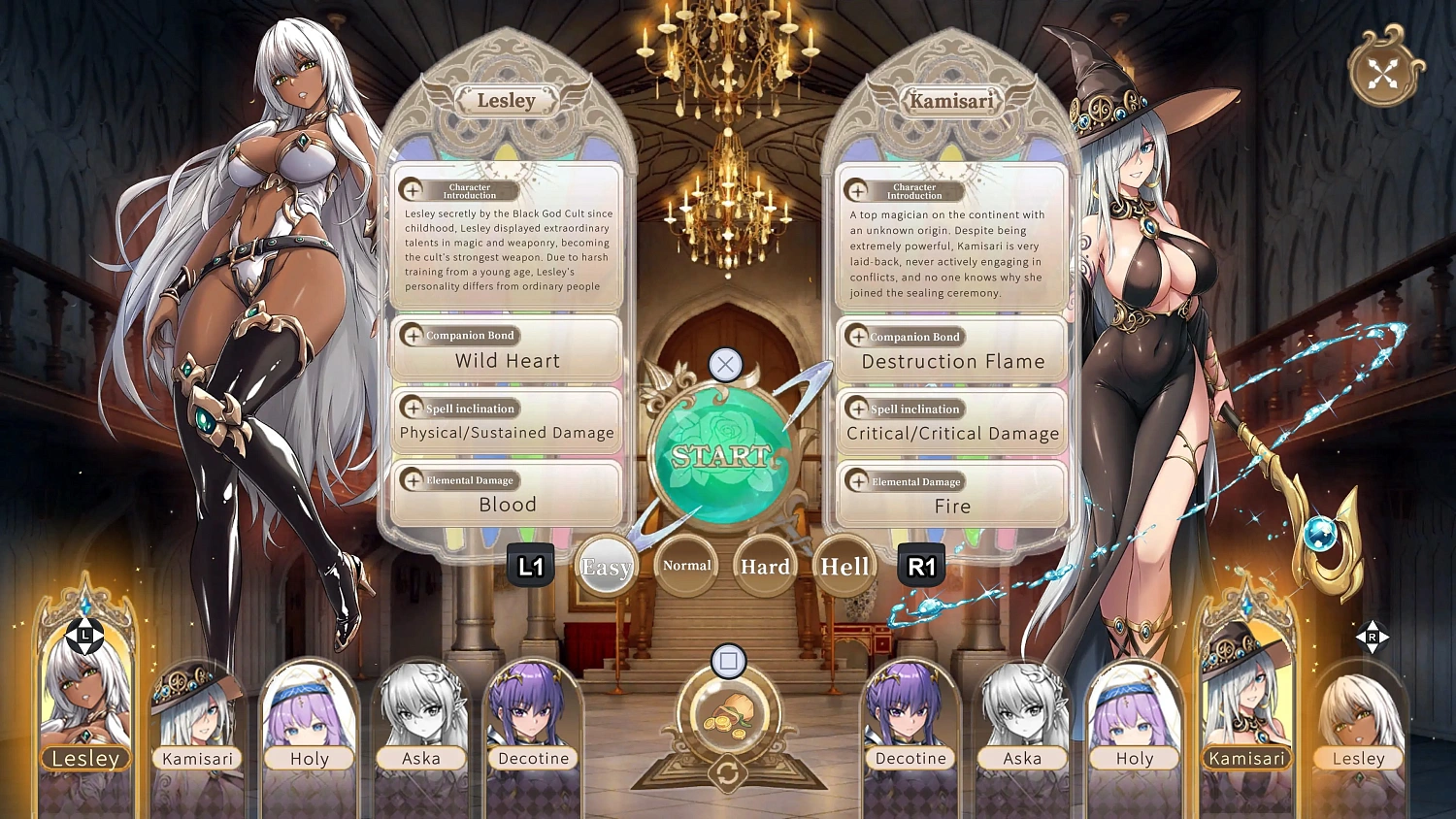1456x819 pixels.
Task: Click the gold coin reward icon at bottom
Action: pyautogui.click(x=729, y=716)
